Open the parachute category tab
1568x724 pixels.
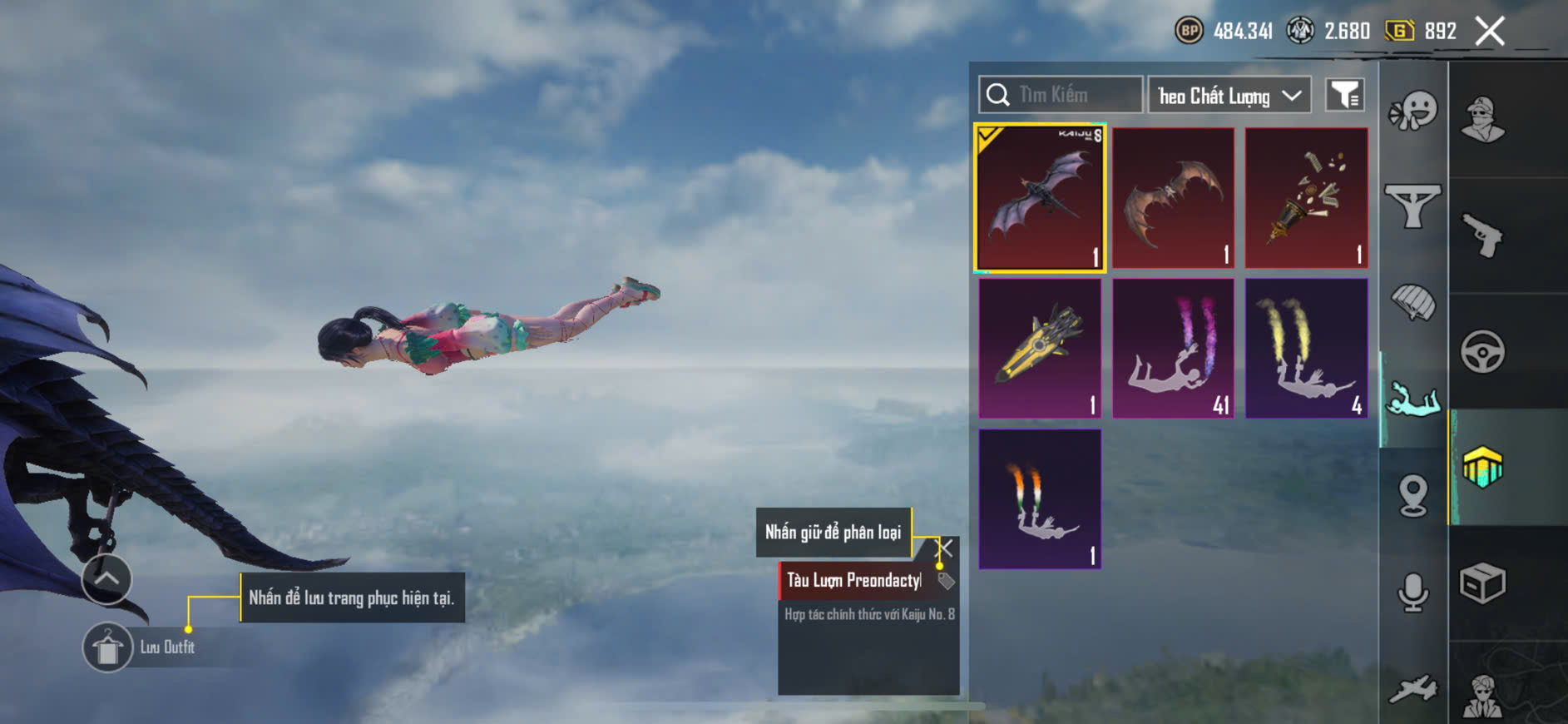click(x=1412, y=302)
